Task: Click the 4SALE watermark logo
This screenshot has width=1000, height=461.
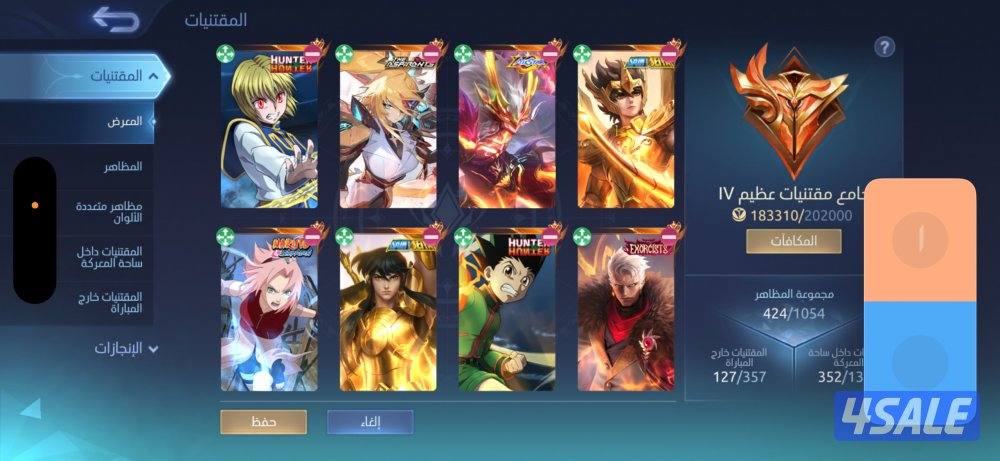Action: [x=907, y=415]
